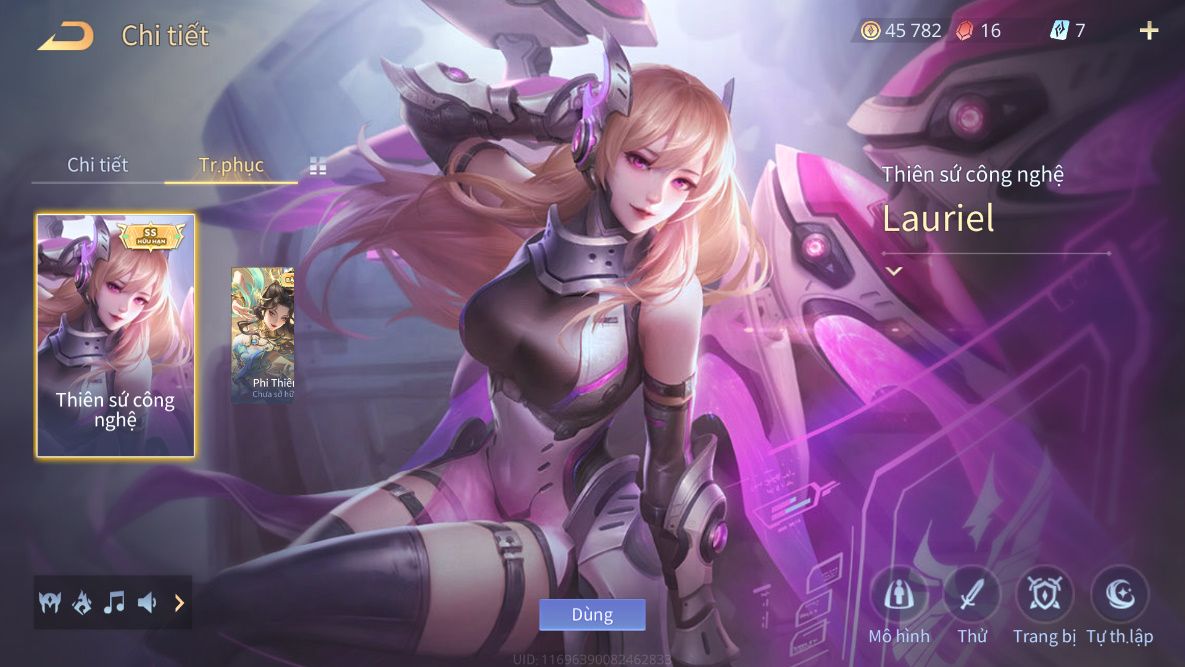Open the Tr.phục skins tab
The image size is (1185, 667).
tap(231, 165)
